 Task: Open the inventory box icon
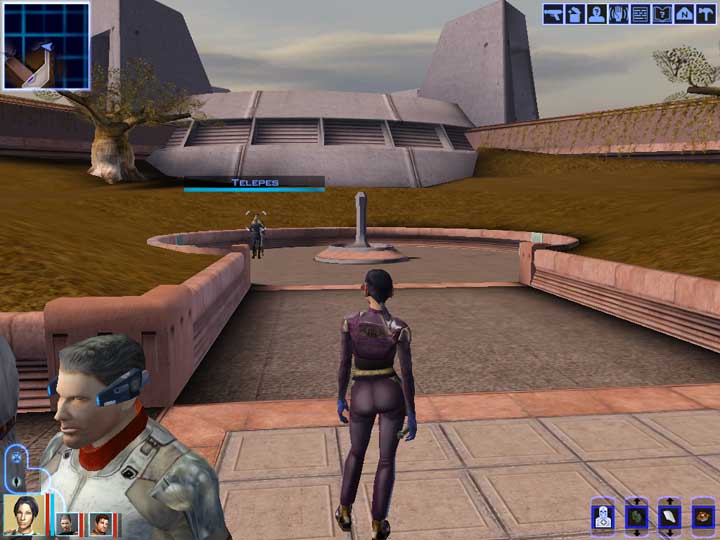coord(574,14)
